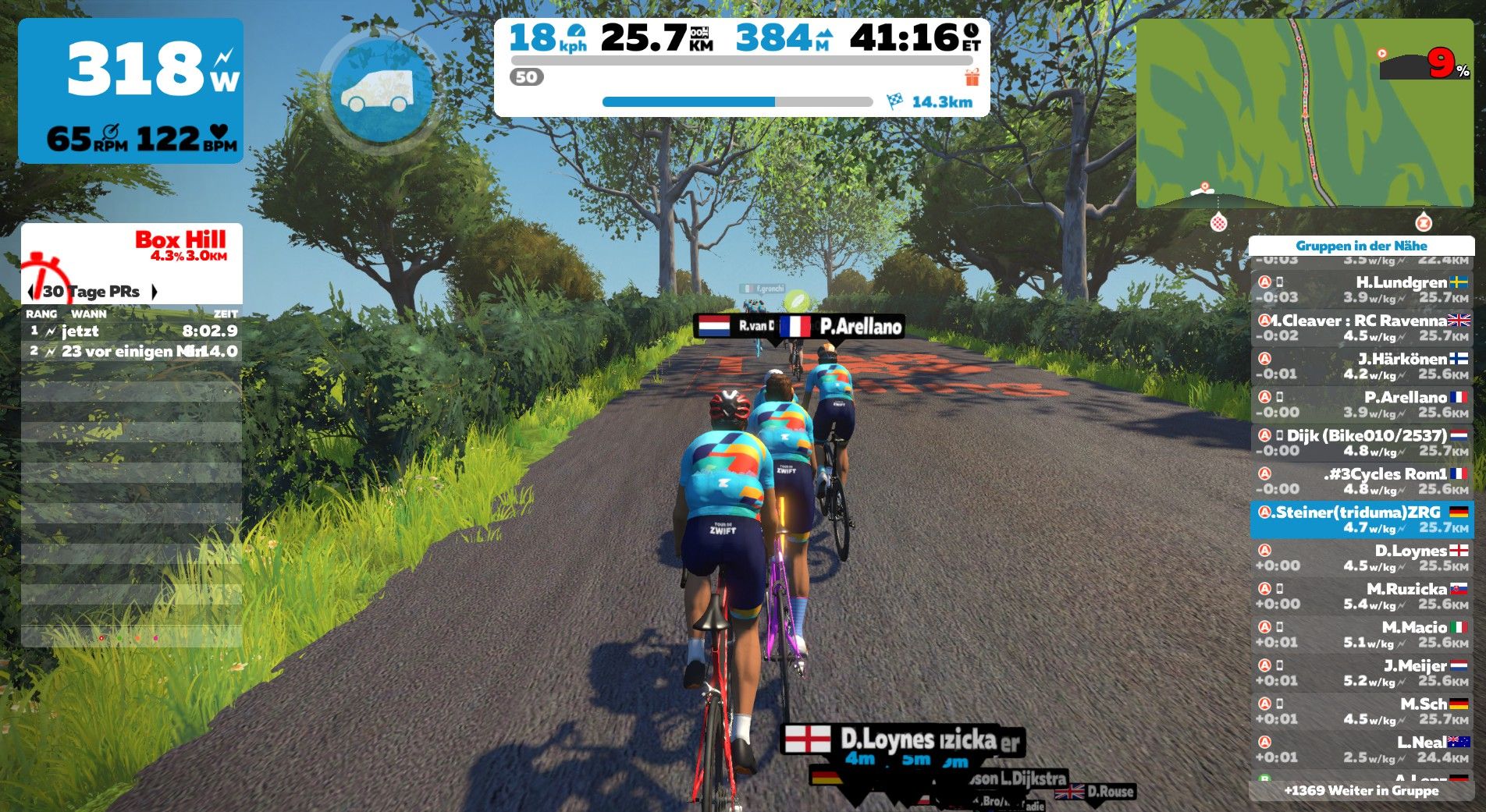
Task: Click the gift box icon on progress bar
Action: point(972,77)
